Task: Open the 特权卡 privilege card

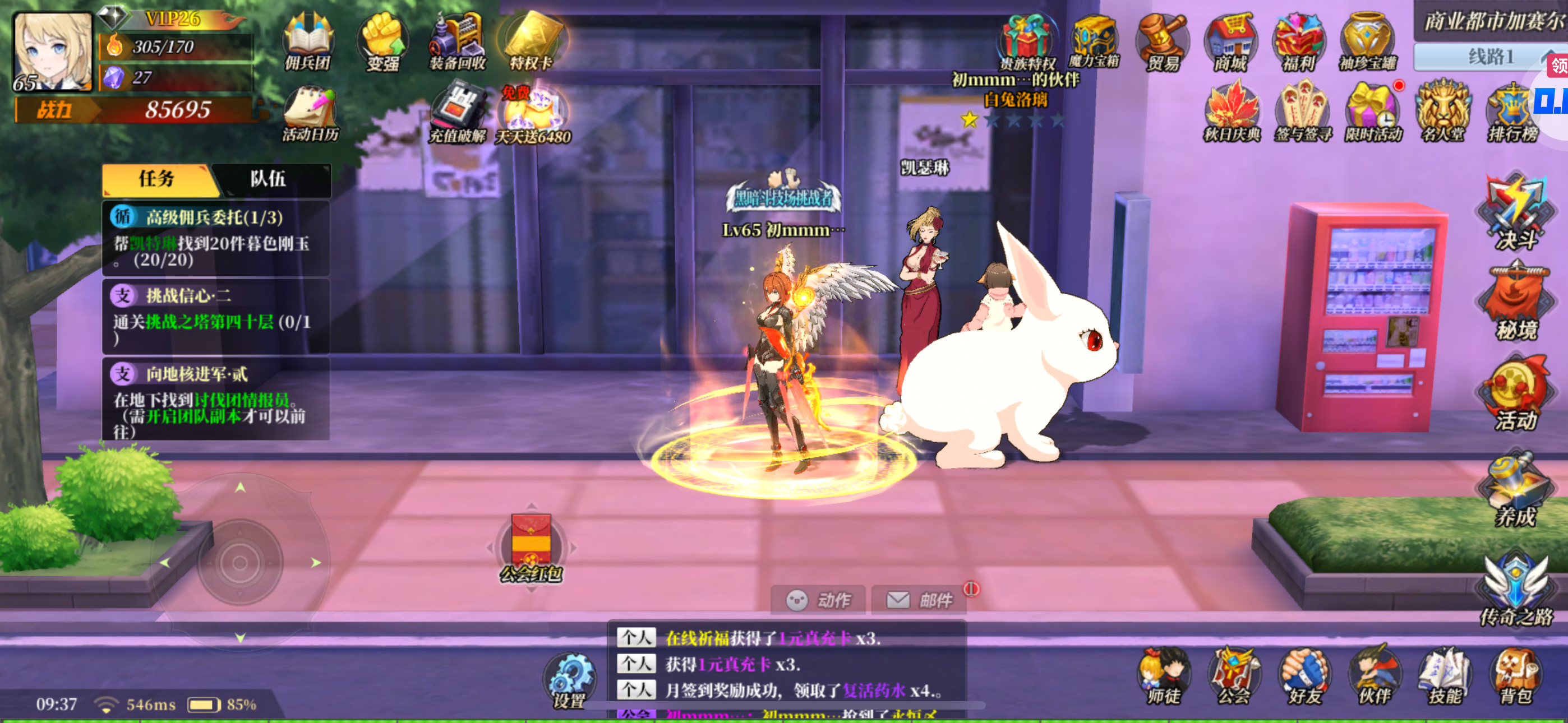Action: click(532, 41)
